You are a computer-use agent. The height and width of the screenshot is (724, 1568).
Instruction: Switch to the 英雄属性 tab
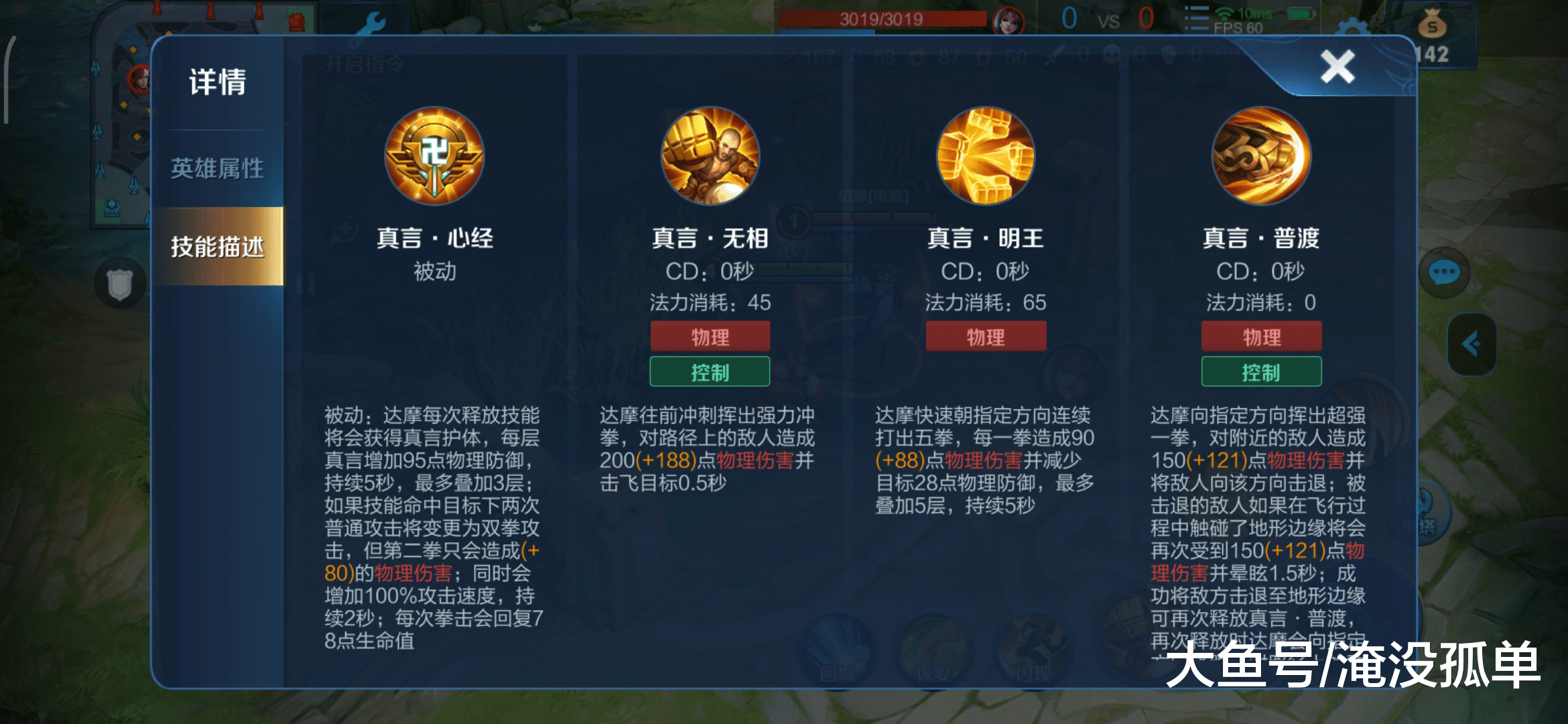[219, 167]
